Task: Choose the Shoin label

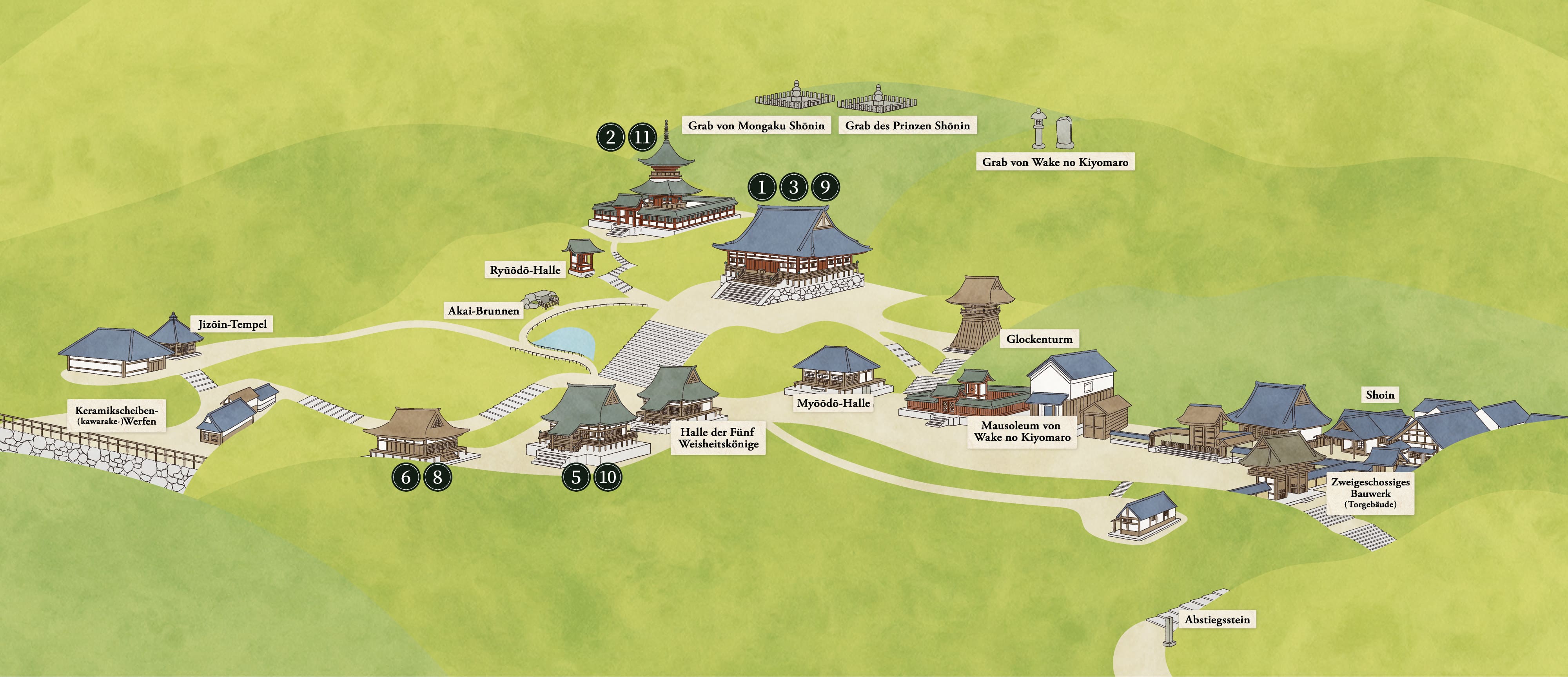Action: tap(1379, 395)
